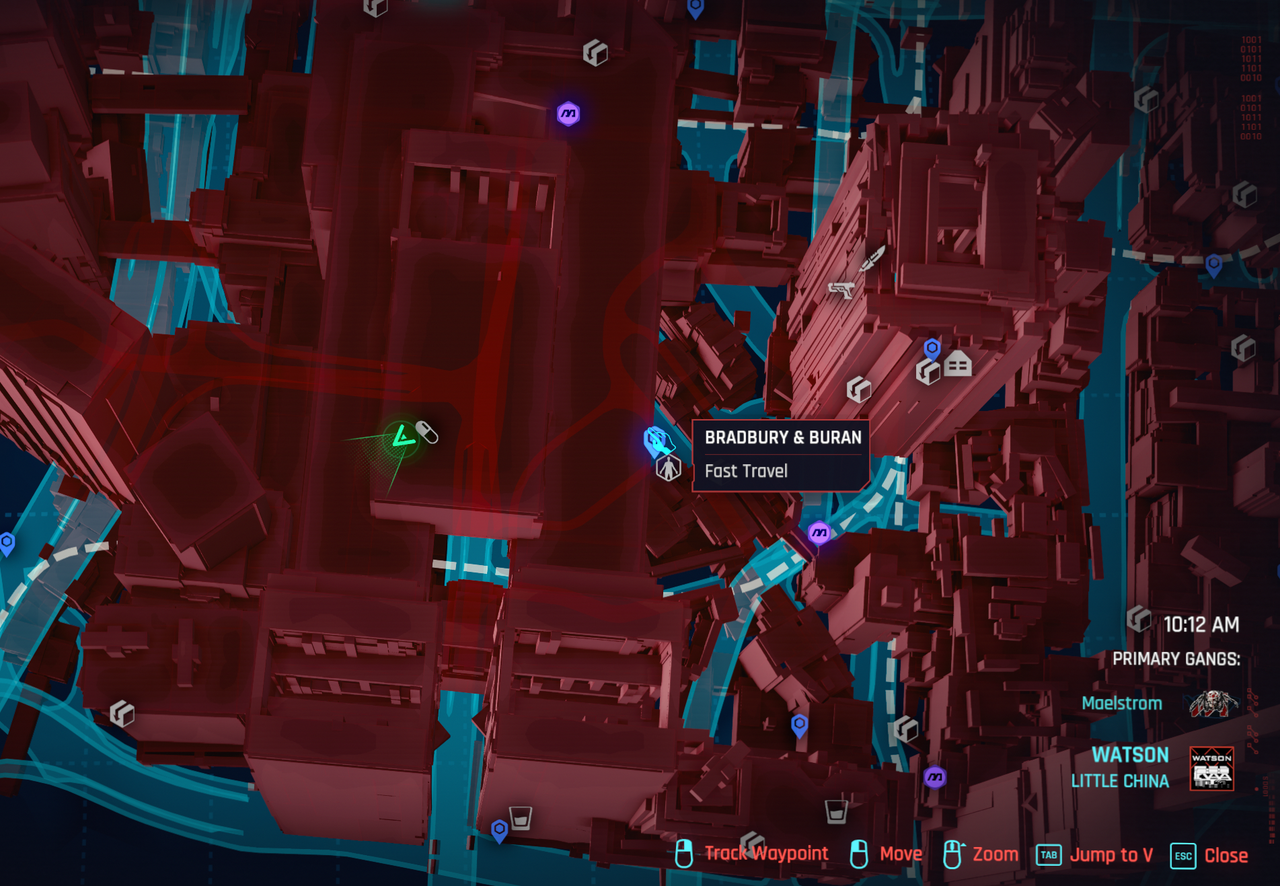1280x886 pixels.
Task: Click V's green player arrow marker
Action: 401,438
